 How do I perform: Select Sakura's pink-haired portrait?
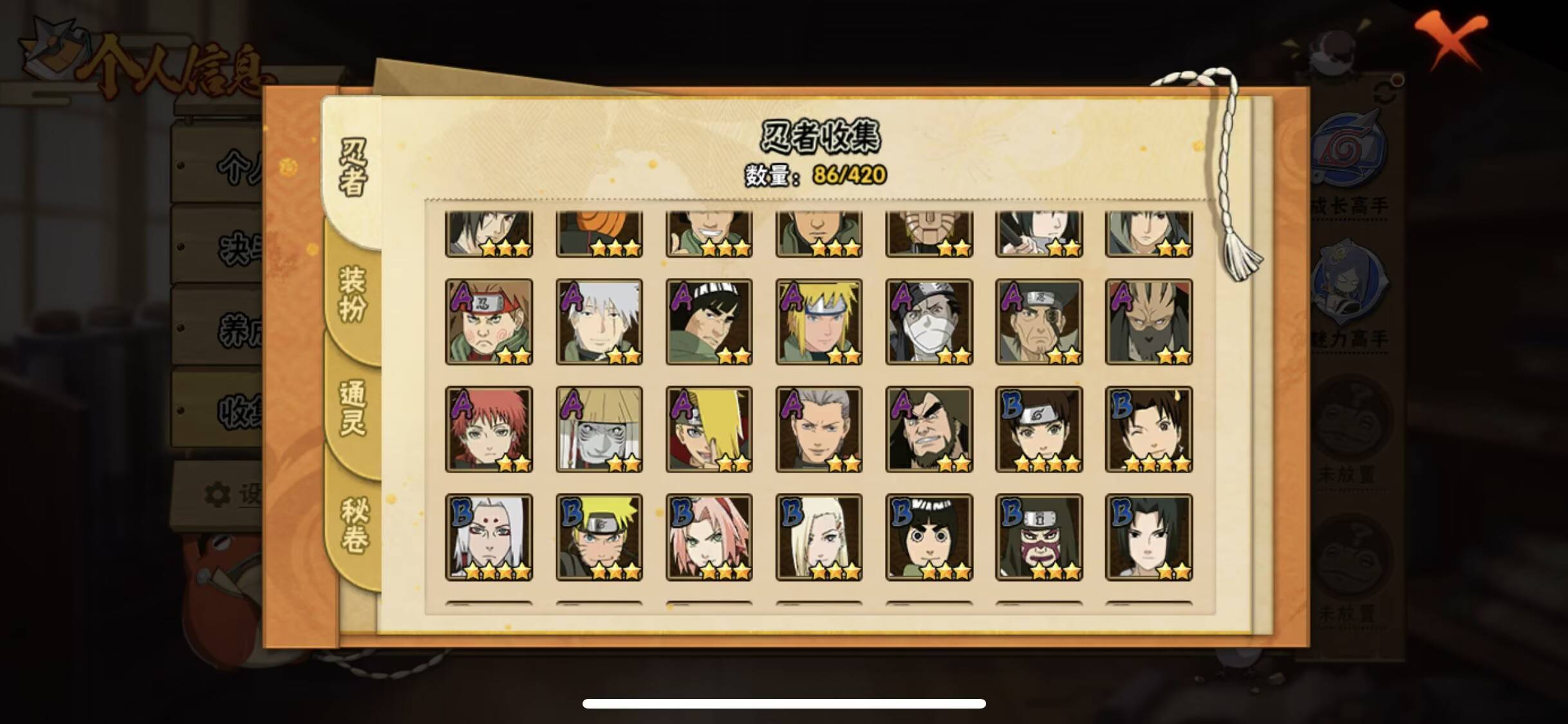click(709, 536)
